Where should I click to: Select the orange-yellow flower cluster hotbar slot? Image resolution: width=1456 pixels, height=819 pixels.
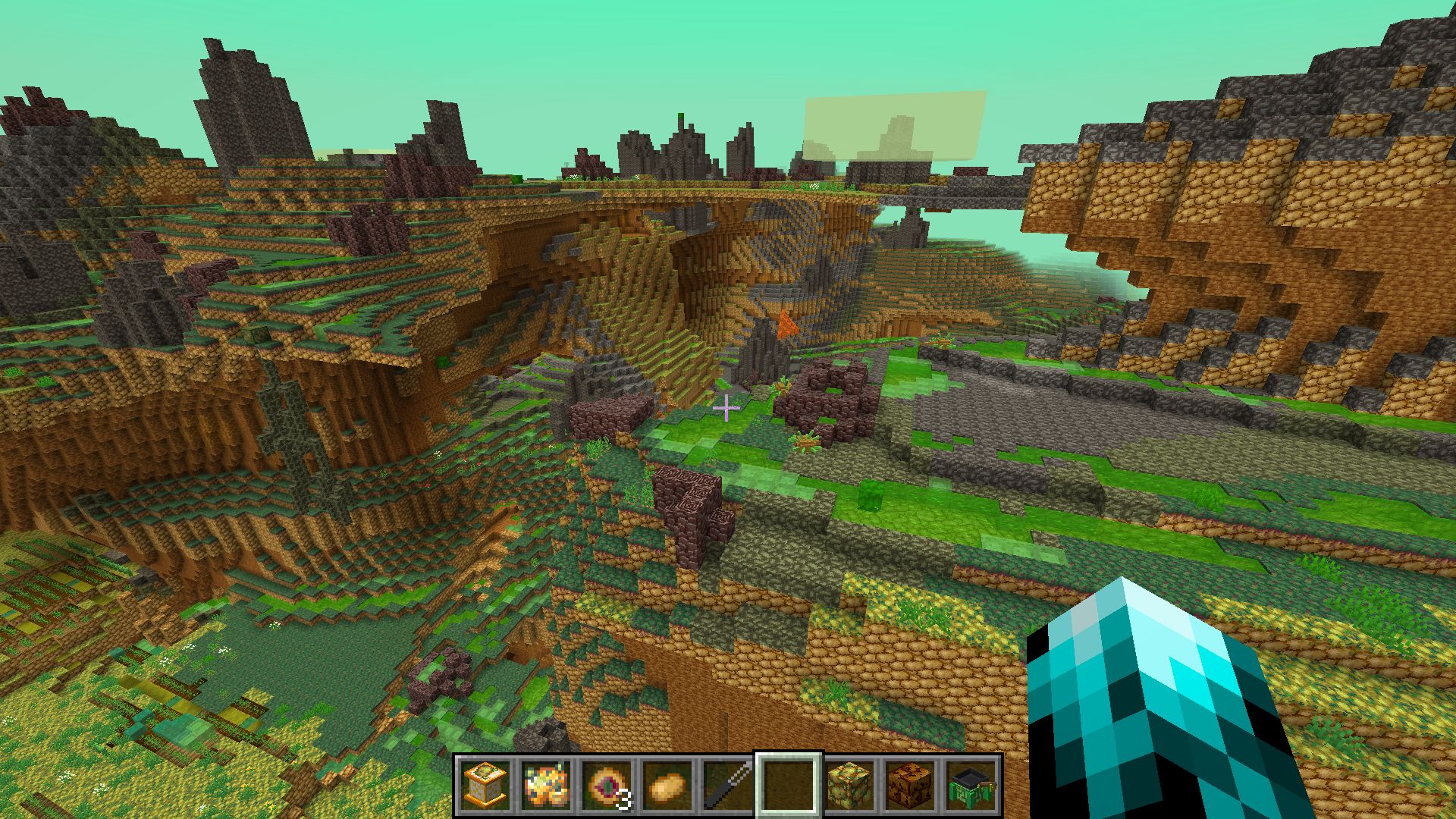click(x=546, y=784)
